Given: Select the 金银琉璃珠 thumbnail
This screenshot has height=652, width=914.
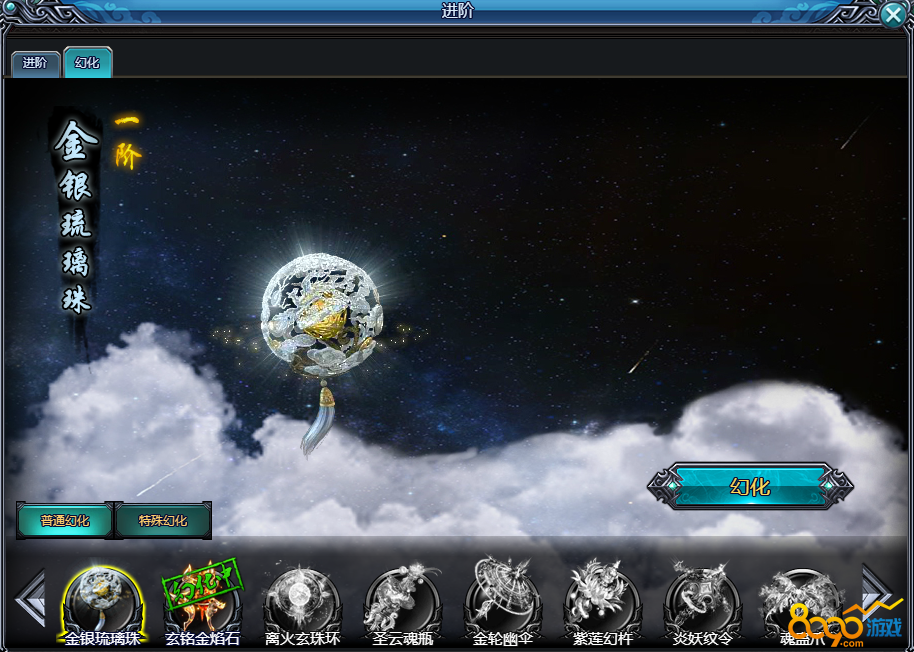Looking at the screenshot, I should point(102,603).
